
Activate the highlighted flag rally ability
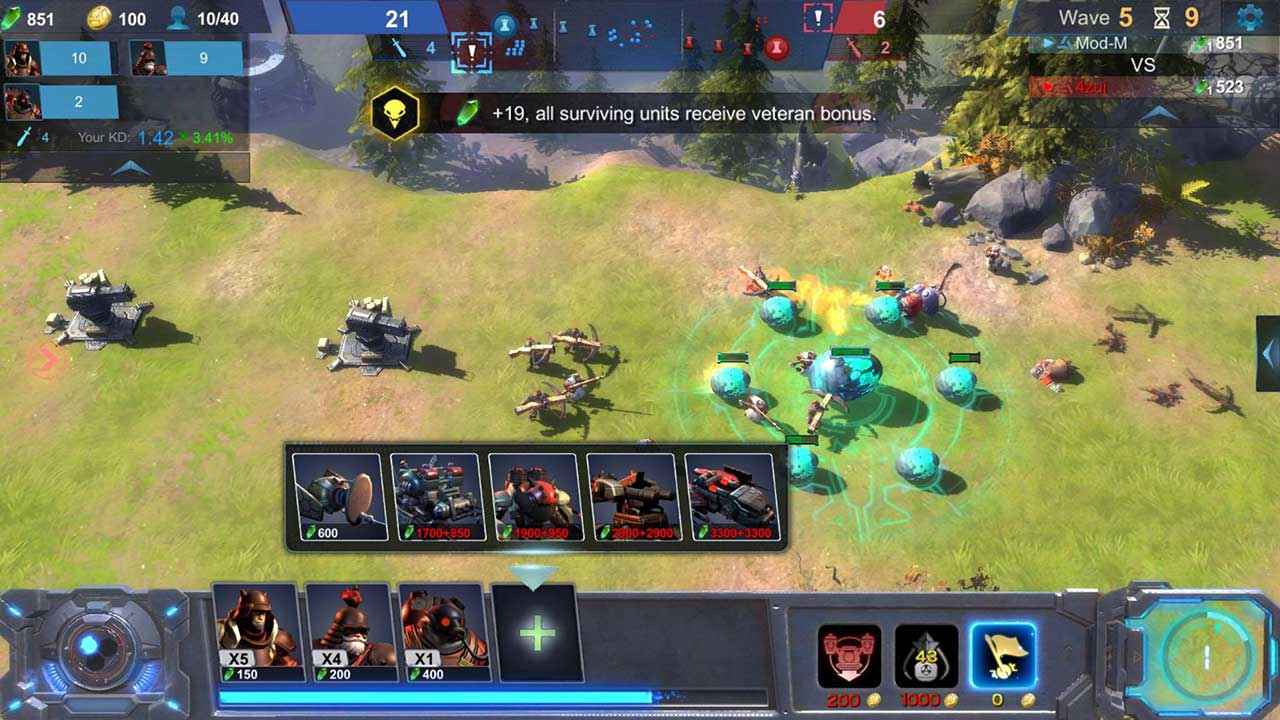(1002, 656)
